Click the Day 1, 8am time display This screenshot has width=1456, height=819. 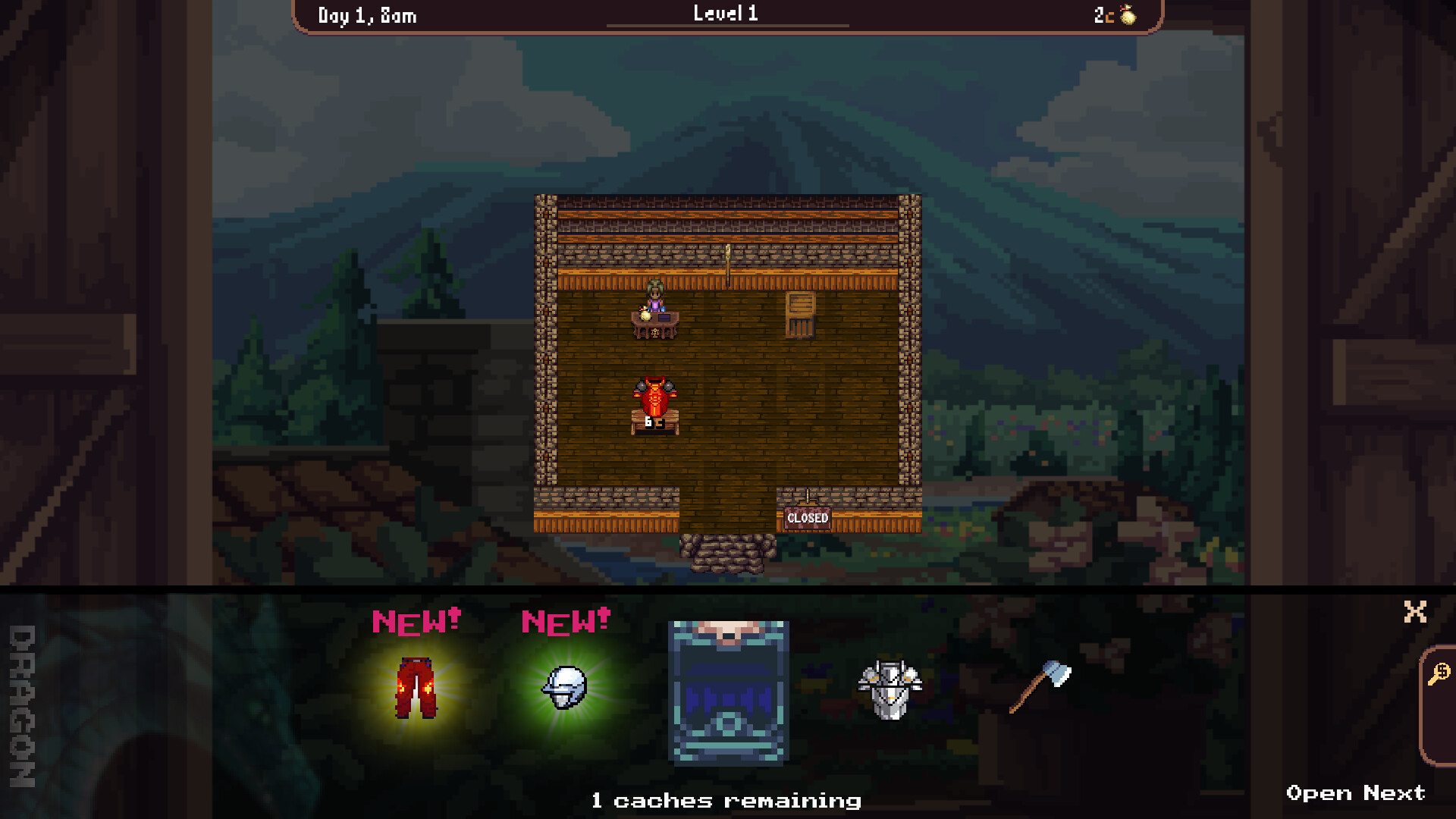click(x=367, y=13)
